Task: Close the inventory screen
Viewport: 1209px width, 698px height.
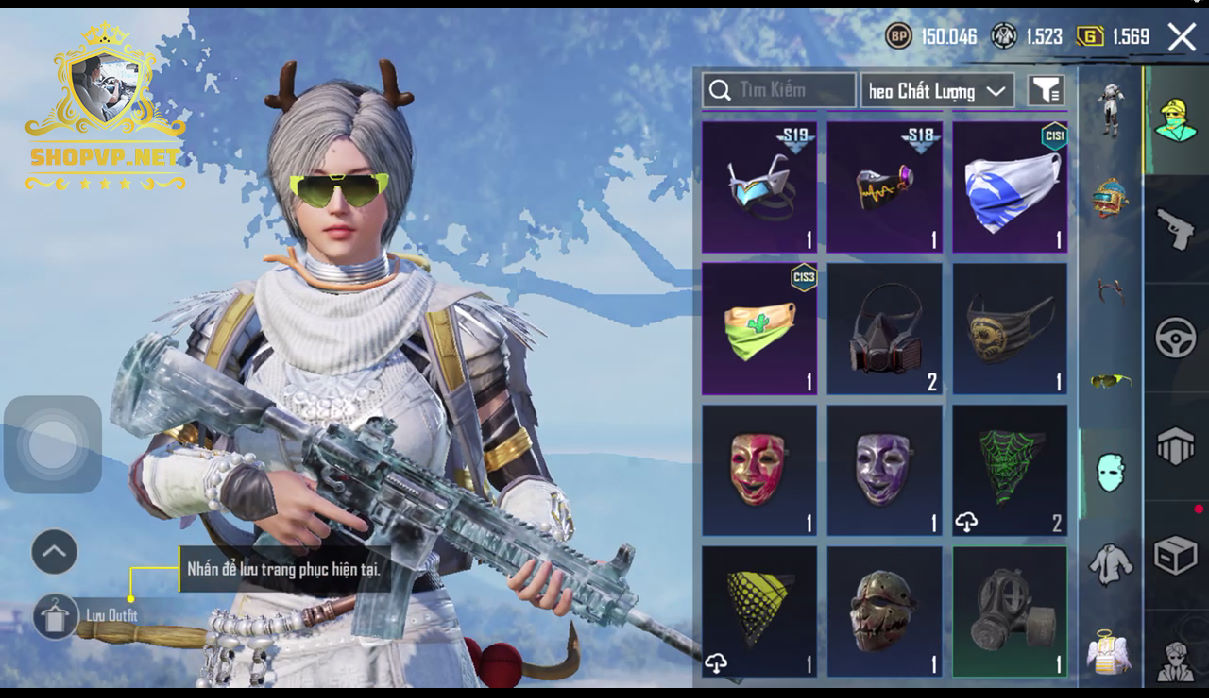Action: coord(1182,38)
